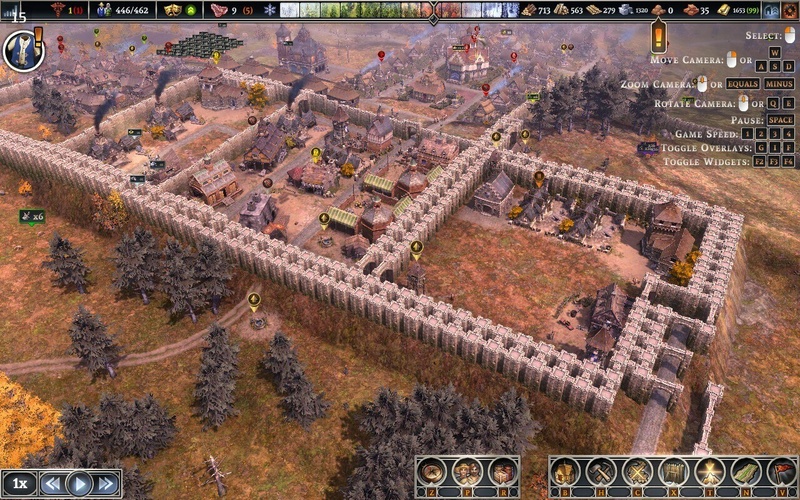Open the villager portrait with alert

click(x=22, y=48)
